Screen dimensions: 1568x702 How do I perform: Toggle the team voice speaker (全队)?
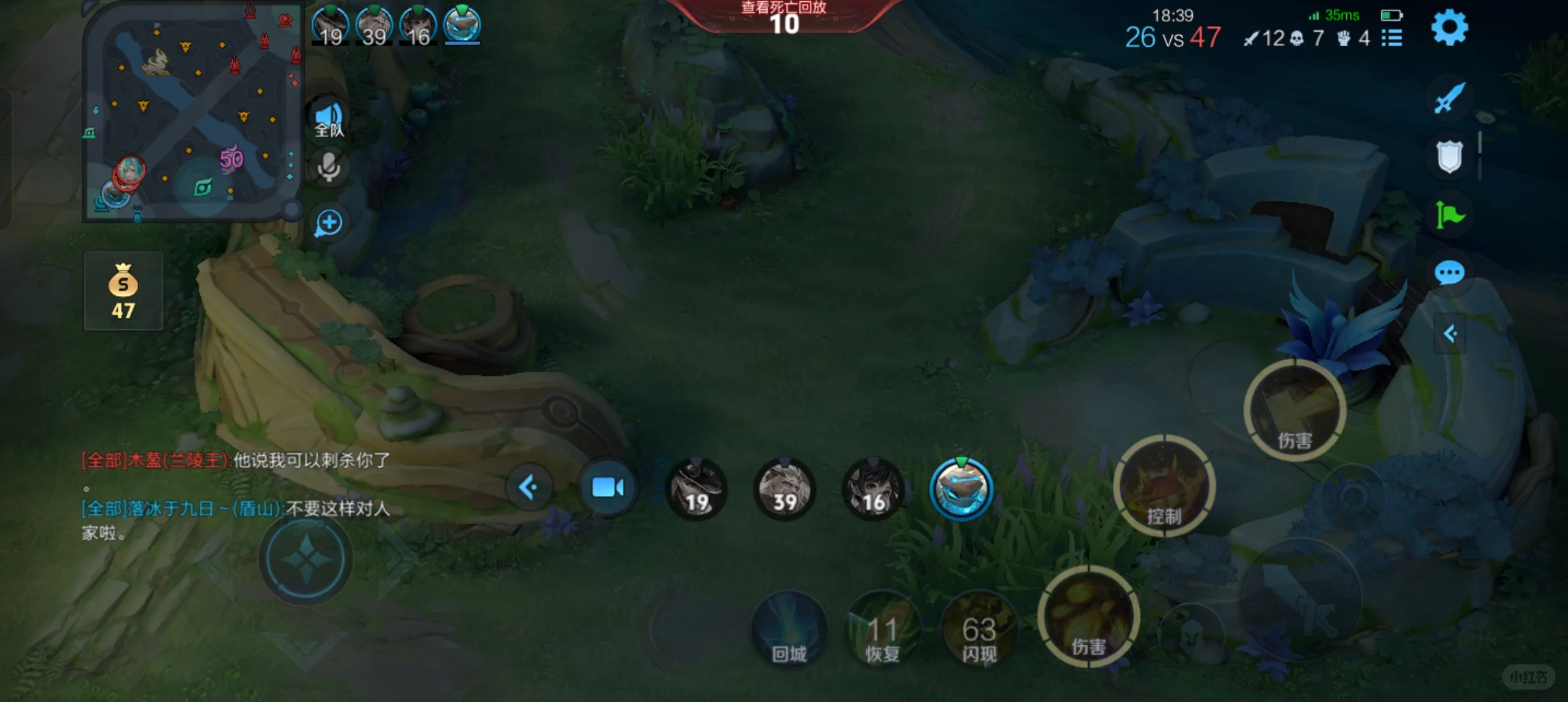click(x=329, y=120)
